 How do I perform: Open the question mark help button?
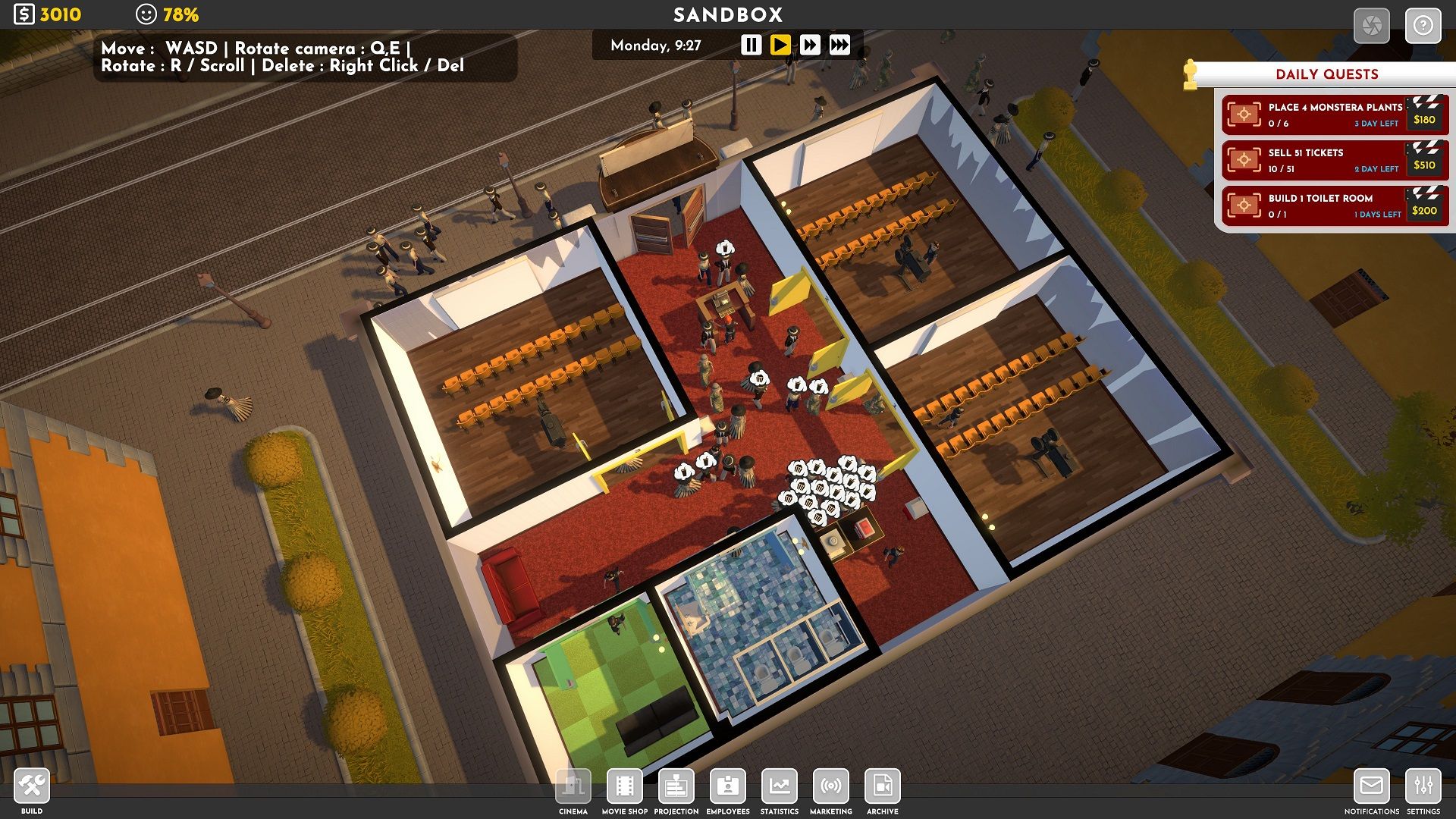(x=1423, y=26)
